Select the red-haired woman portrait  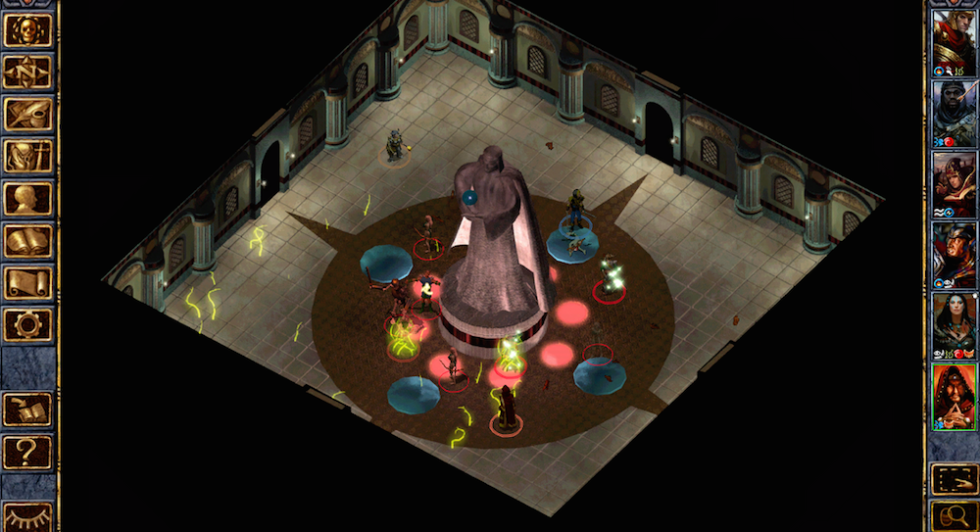[954, 182]
